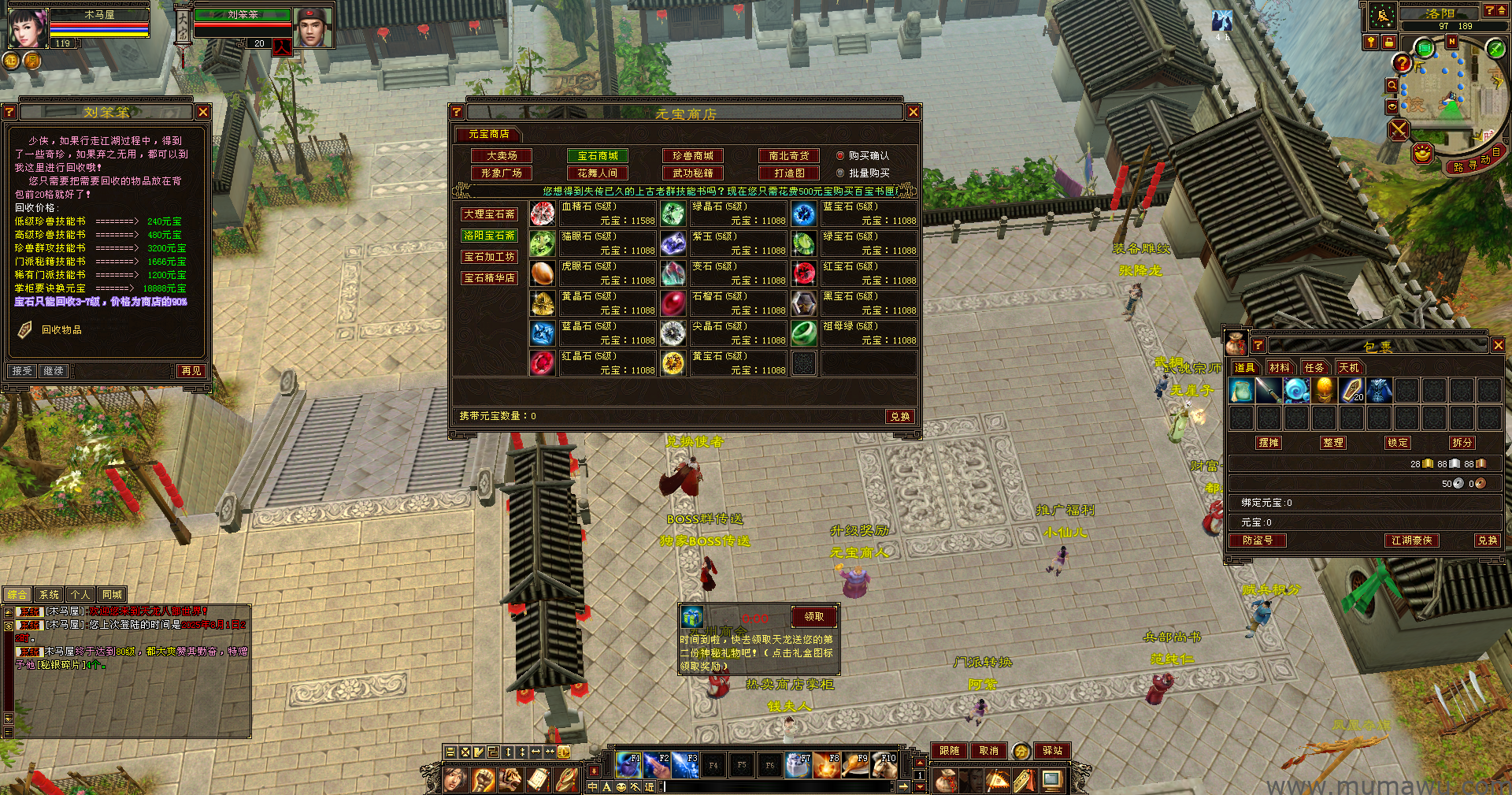Viewport: 1512px width, 795px height.
Task: Close the 元宝商店 shop window
Action: pos(913,113)
